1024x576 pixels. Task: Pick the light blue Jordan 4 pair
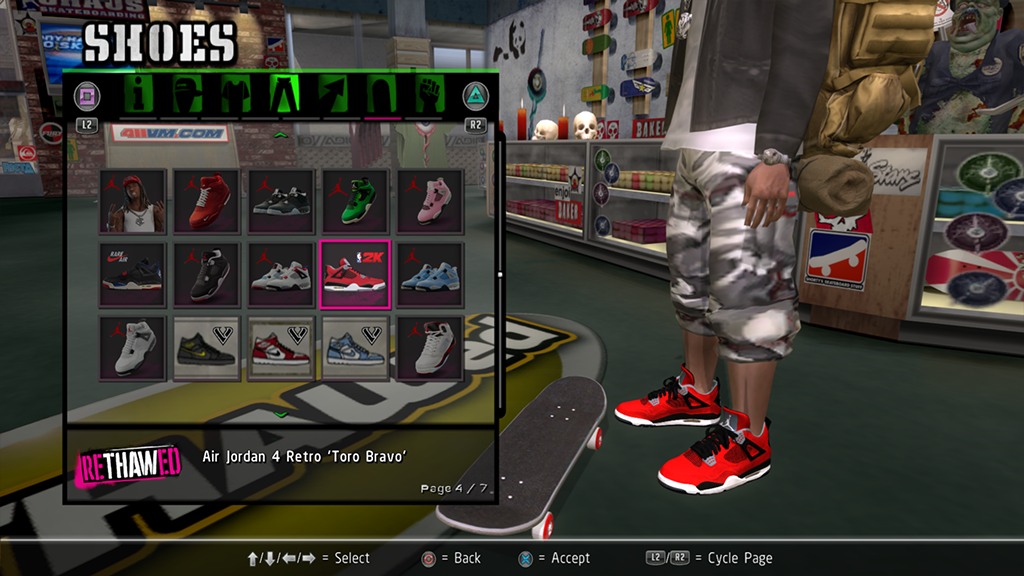[x=429, y=273]
